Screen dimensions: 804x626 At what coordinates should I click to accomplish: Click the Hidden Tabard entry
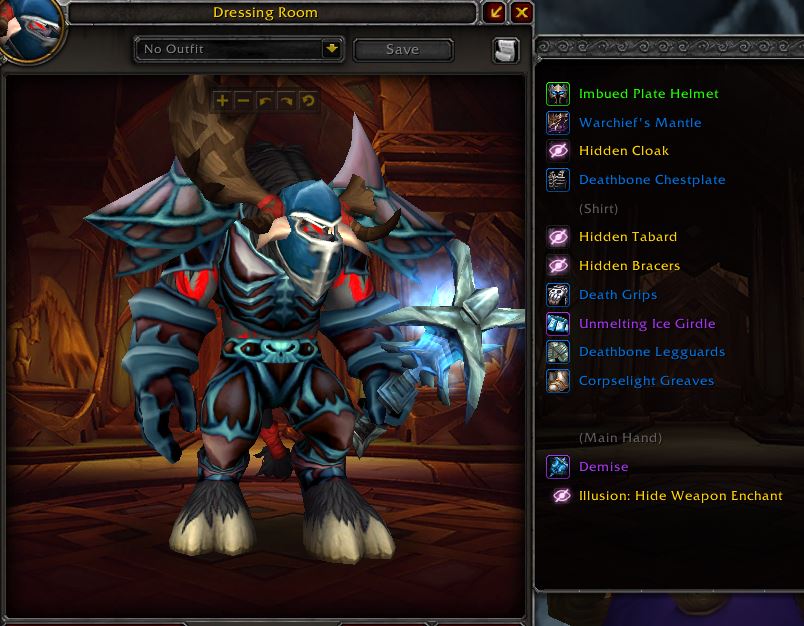pos(628,237)
